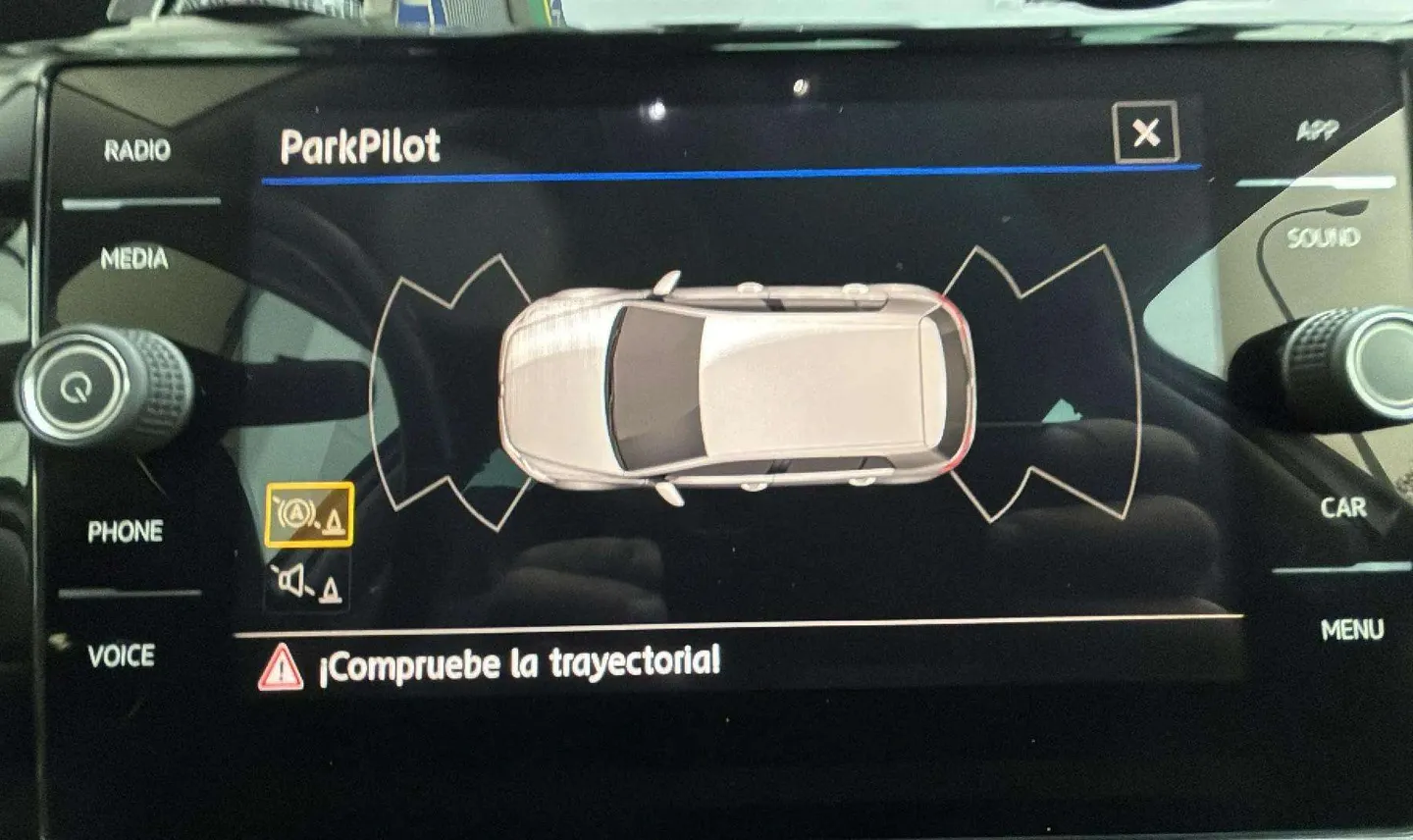
Task: Open the APP menu
Action: tap(1318, 131)
